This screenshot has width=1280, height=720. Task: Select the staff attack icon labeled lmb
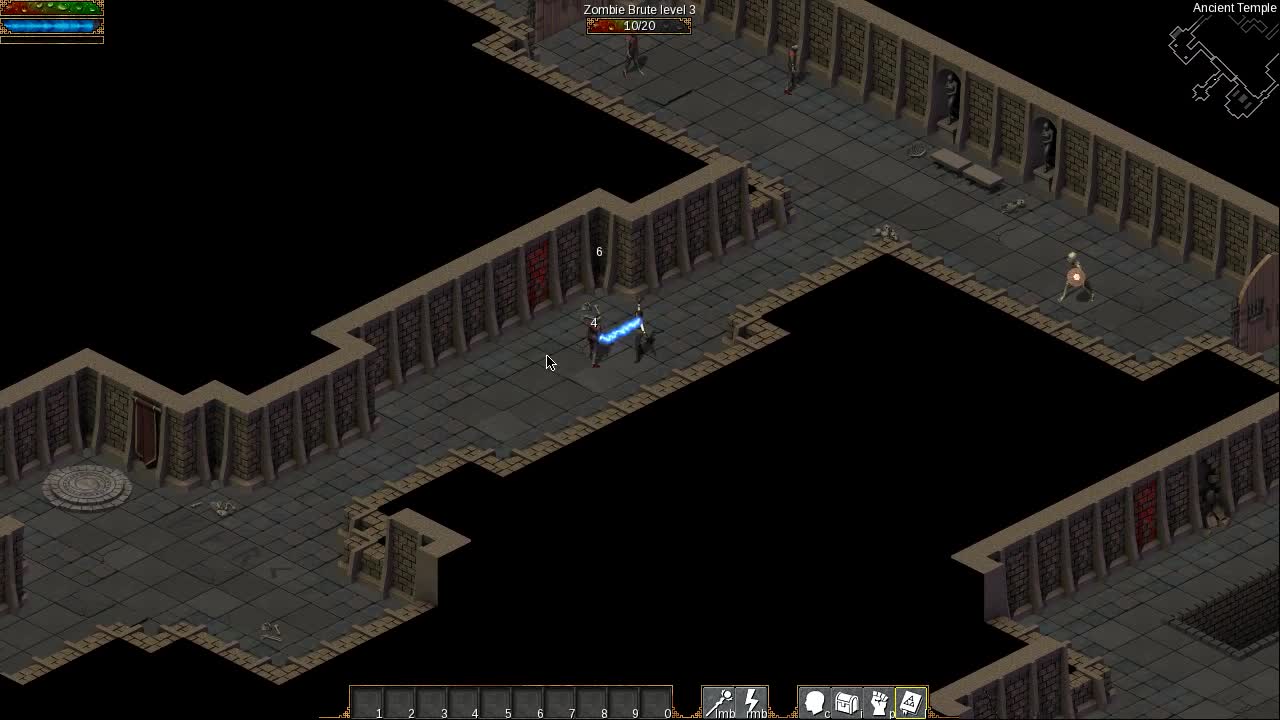coord(719,700)
